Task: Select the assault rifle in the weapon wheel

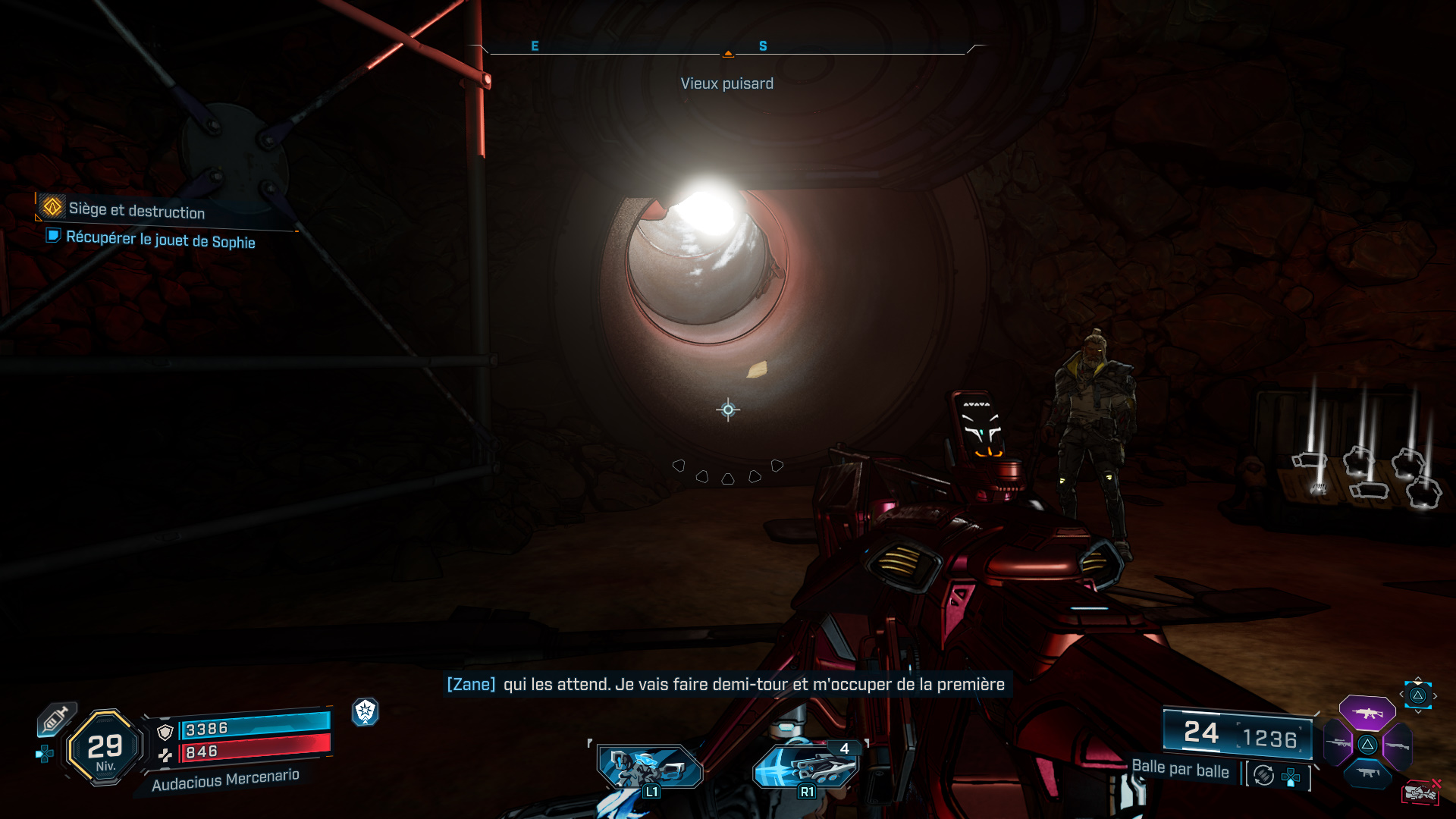Action: (1367, 714)
